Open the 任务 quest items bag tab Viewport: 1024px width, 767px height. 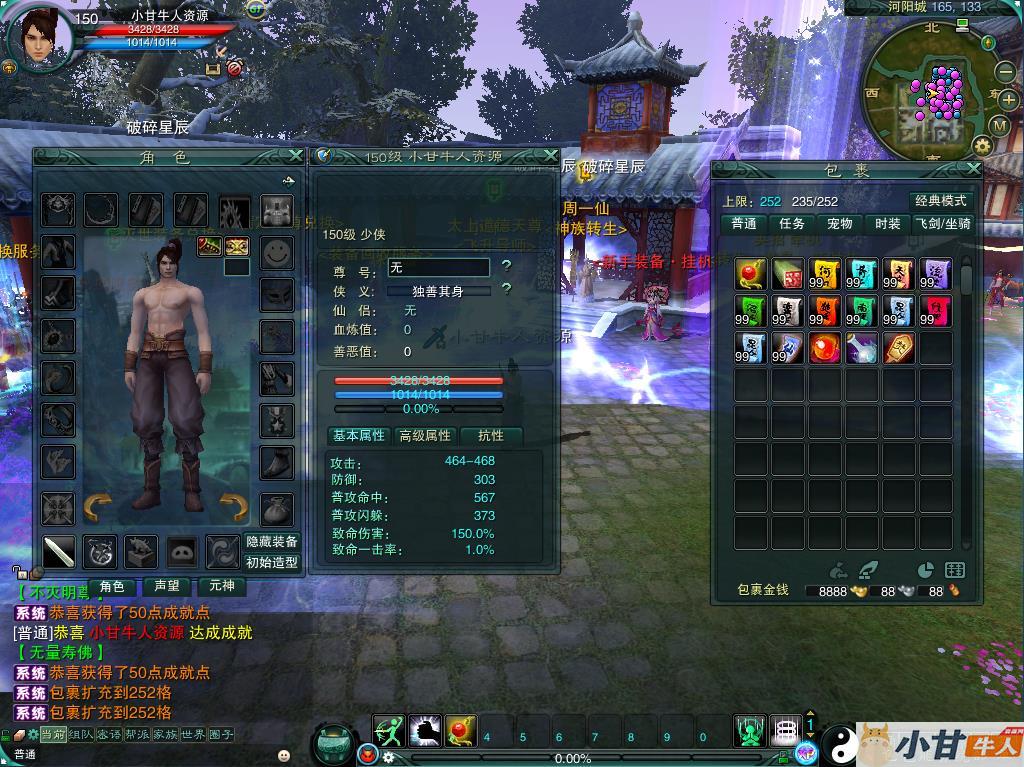[792, 224]
